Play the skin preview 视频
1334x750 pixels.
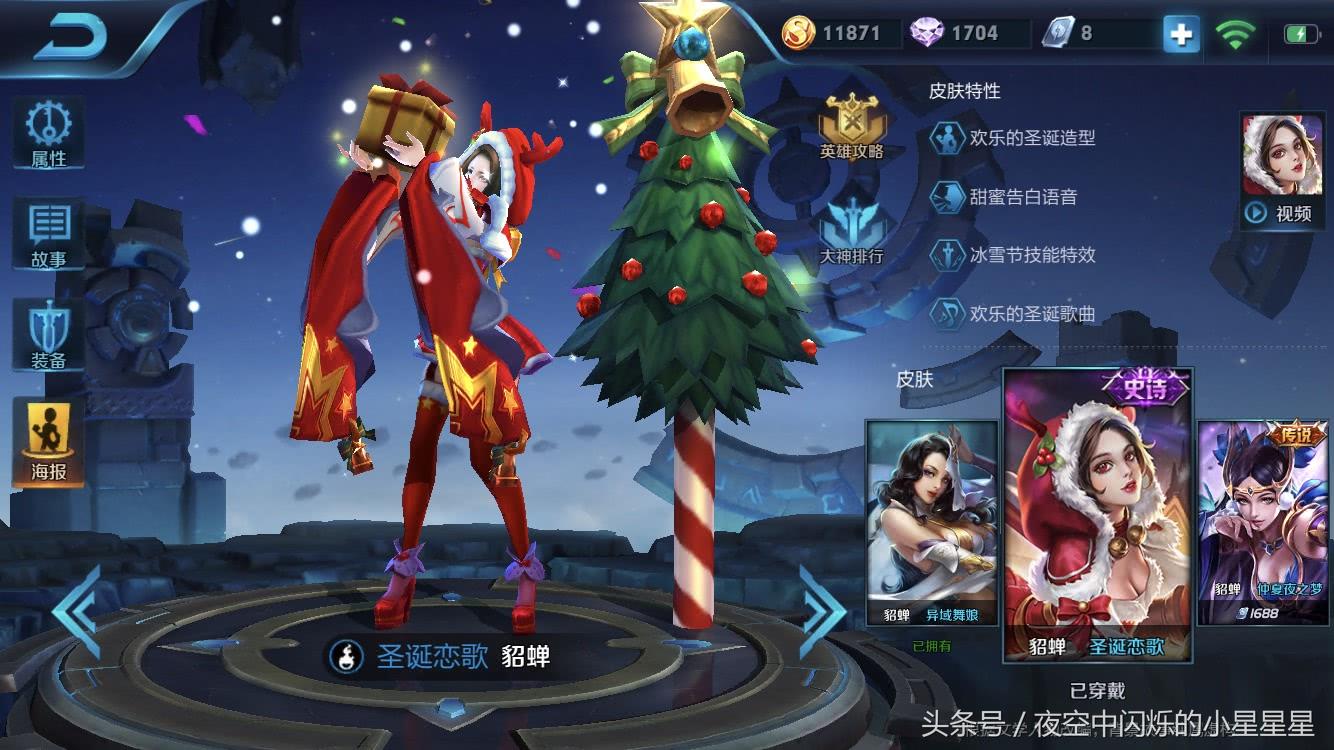[1281, 171]
